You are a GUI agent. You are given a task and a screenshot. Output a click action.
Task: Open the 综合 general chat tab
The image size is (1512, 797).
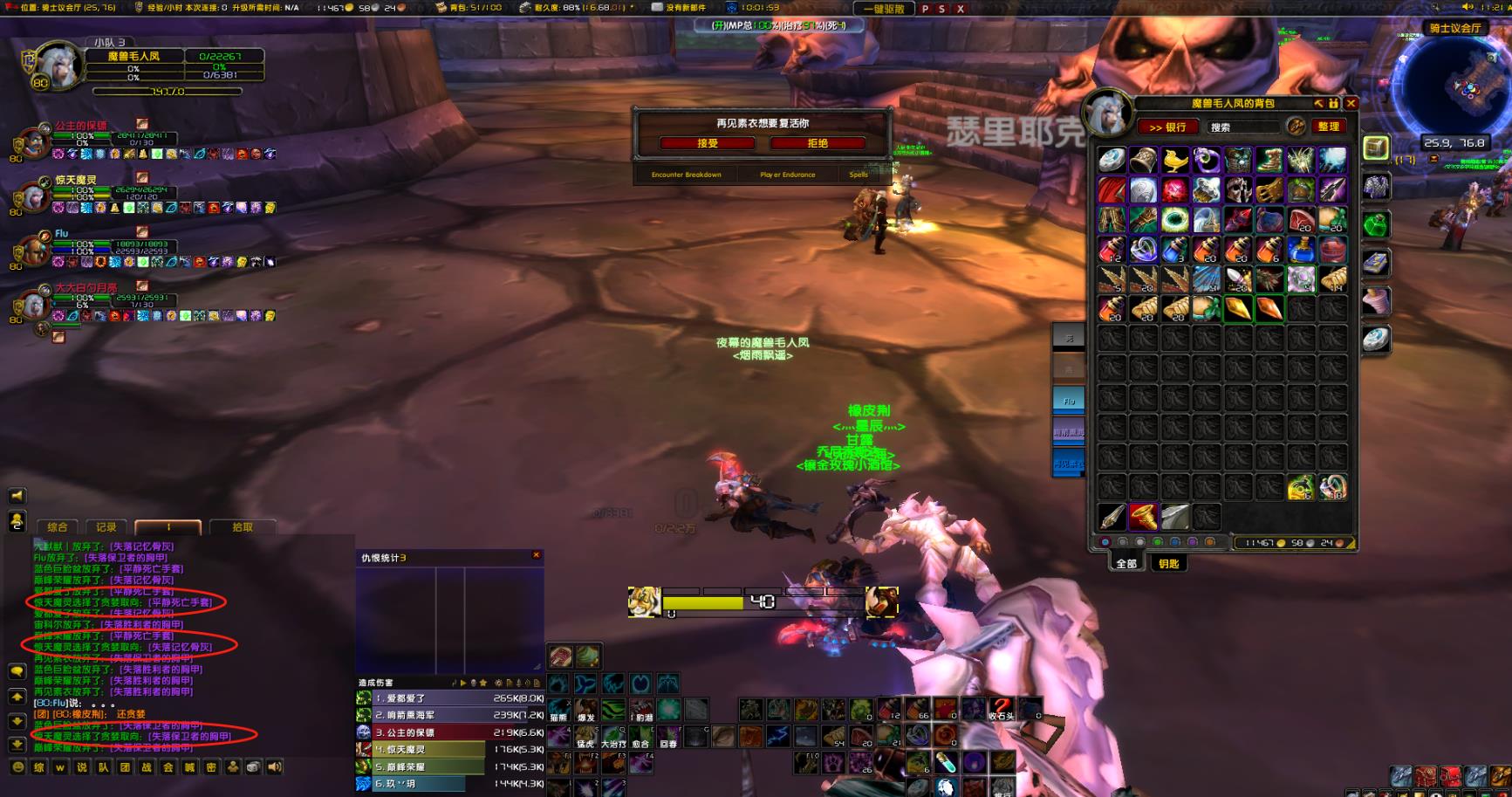click(58, 527)
